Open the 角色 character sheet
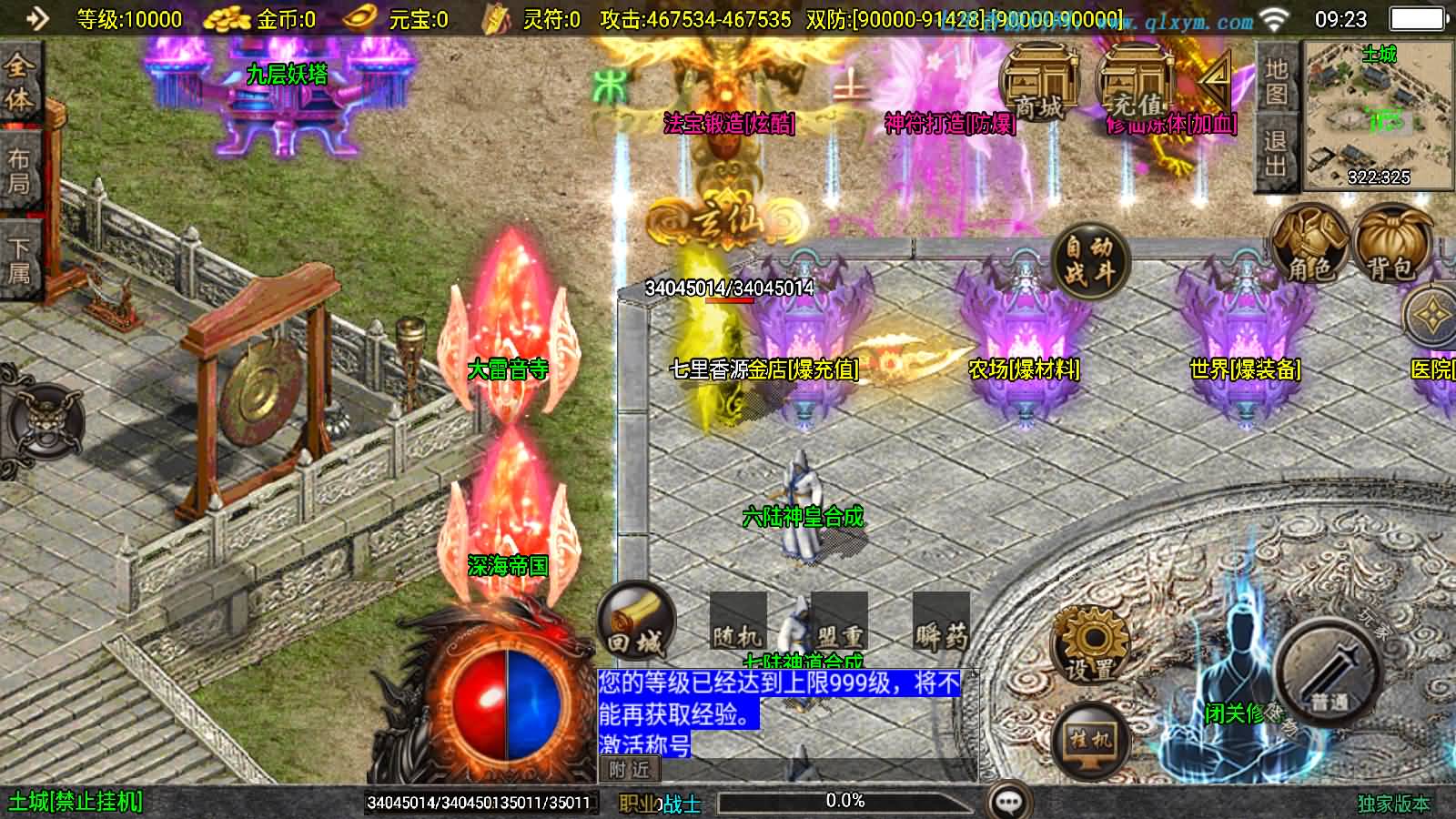The image size is (1456, 819). tap(1309, 242)
